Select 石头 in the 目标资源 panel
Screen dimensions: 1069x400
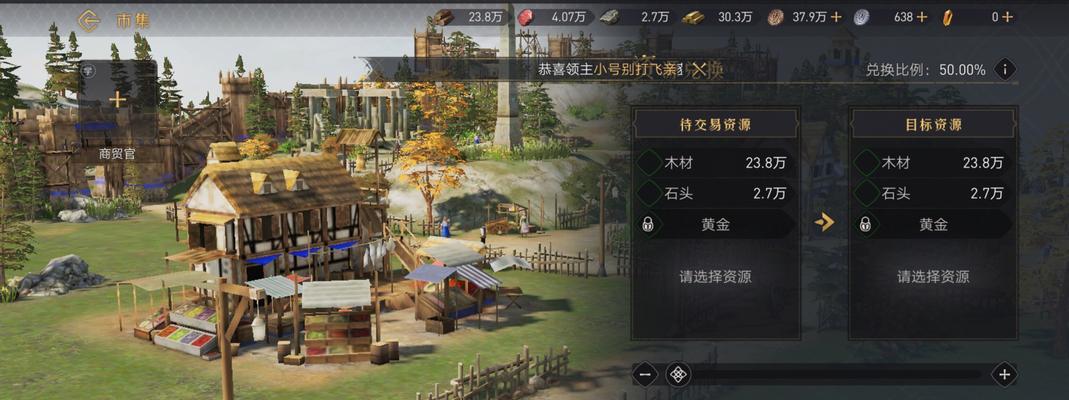click(932, 193)
